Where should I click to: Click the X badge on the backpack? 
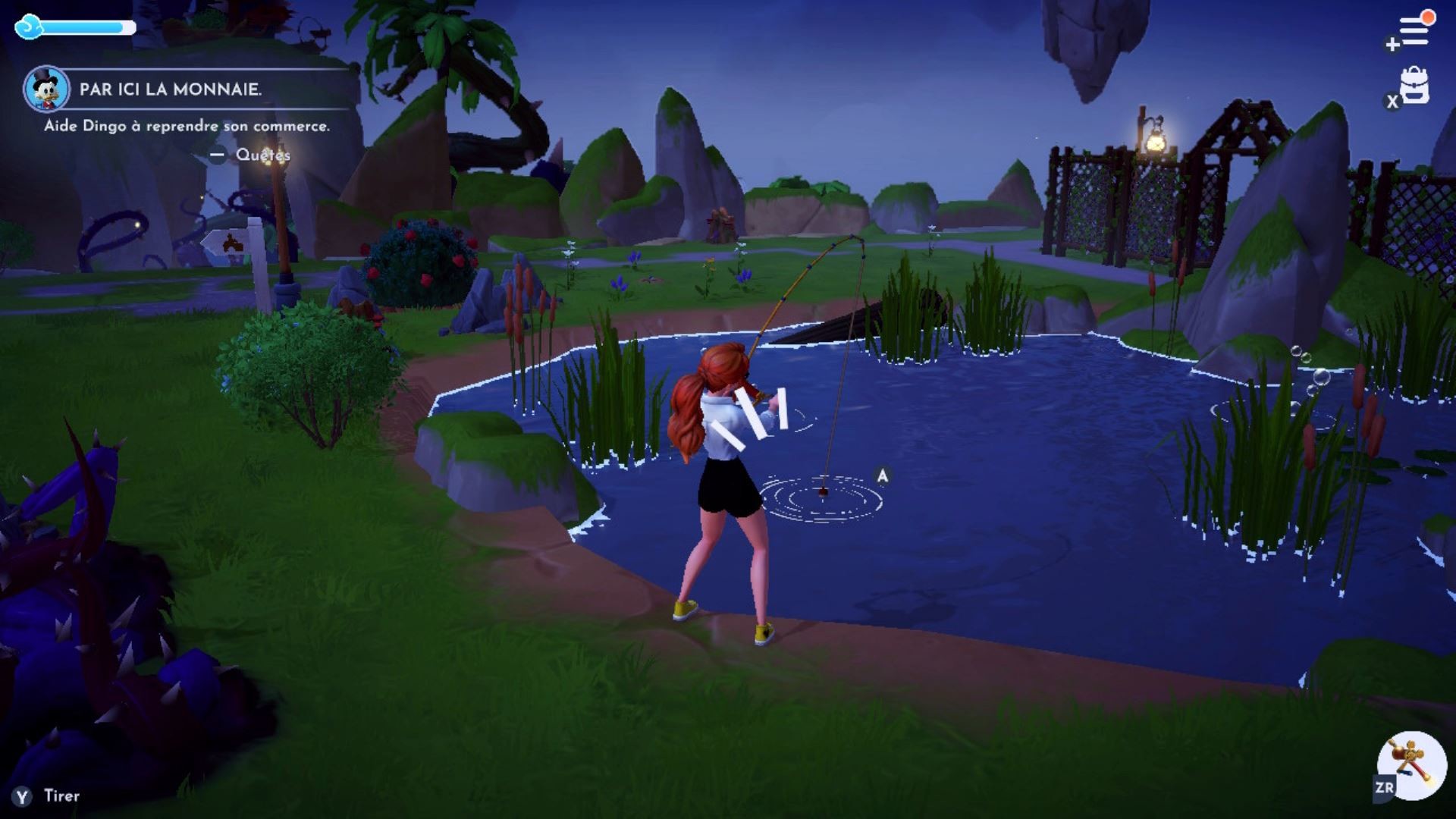[x=1392, y=102]
